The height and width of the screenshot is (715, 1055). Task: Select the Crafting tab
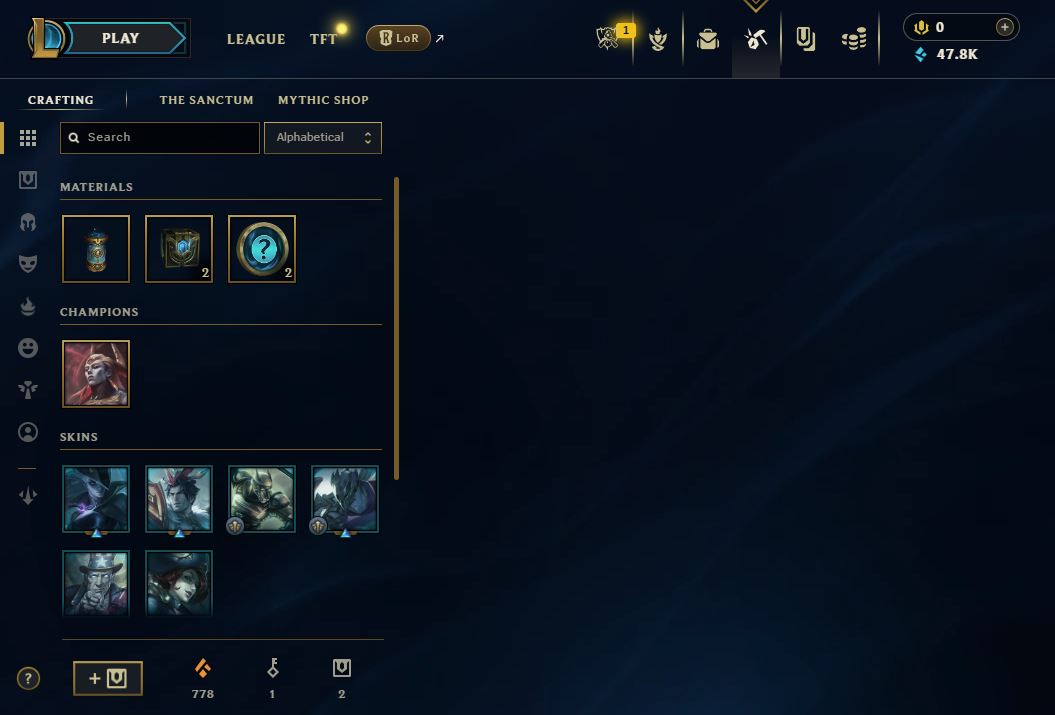click(61, 100)
